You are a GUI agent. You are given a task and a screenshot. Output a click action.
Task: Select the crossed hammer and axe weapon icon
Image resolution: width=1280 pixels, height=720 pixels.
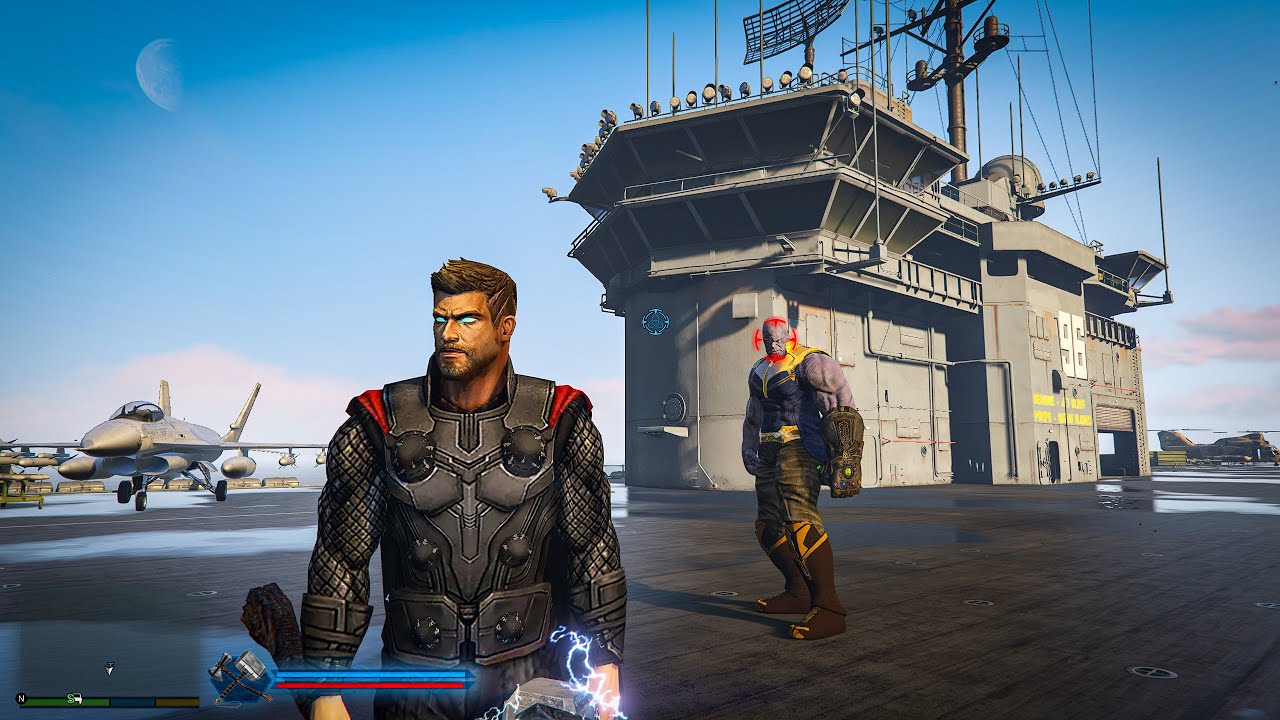point(241,675)
